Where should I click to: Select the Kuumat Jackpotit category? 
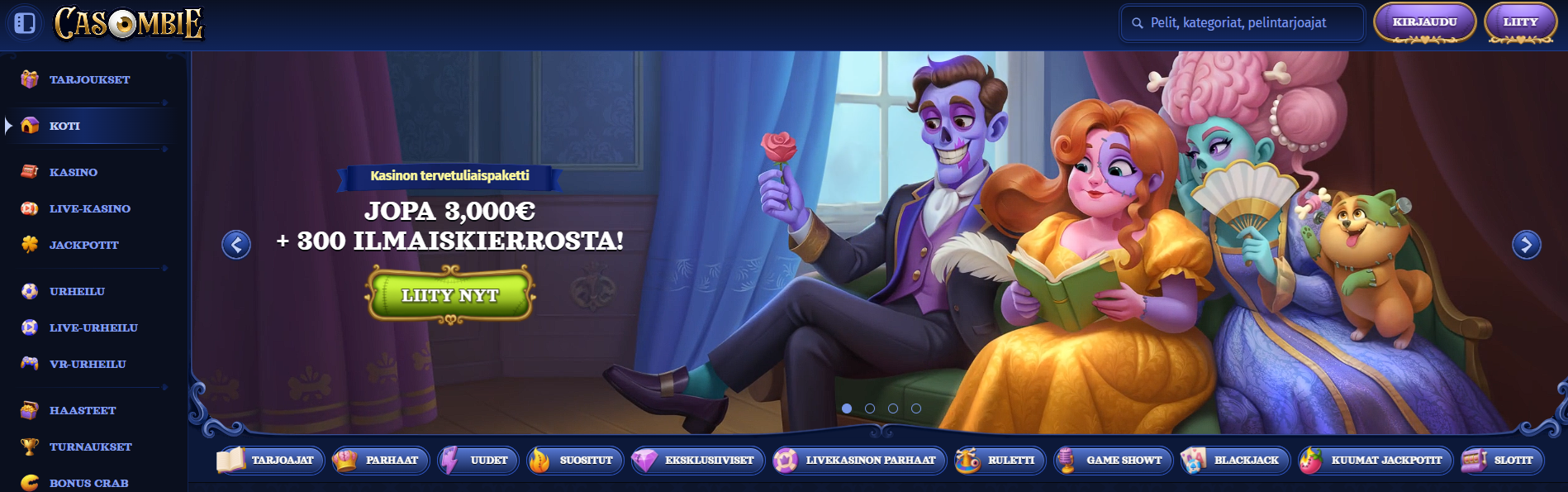1375,460
